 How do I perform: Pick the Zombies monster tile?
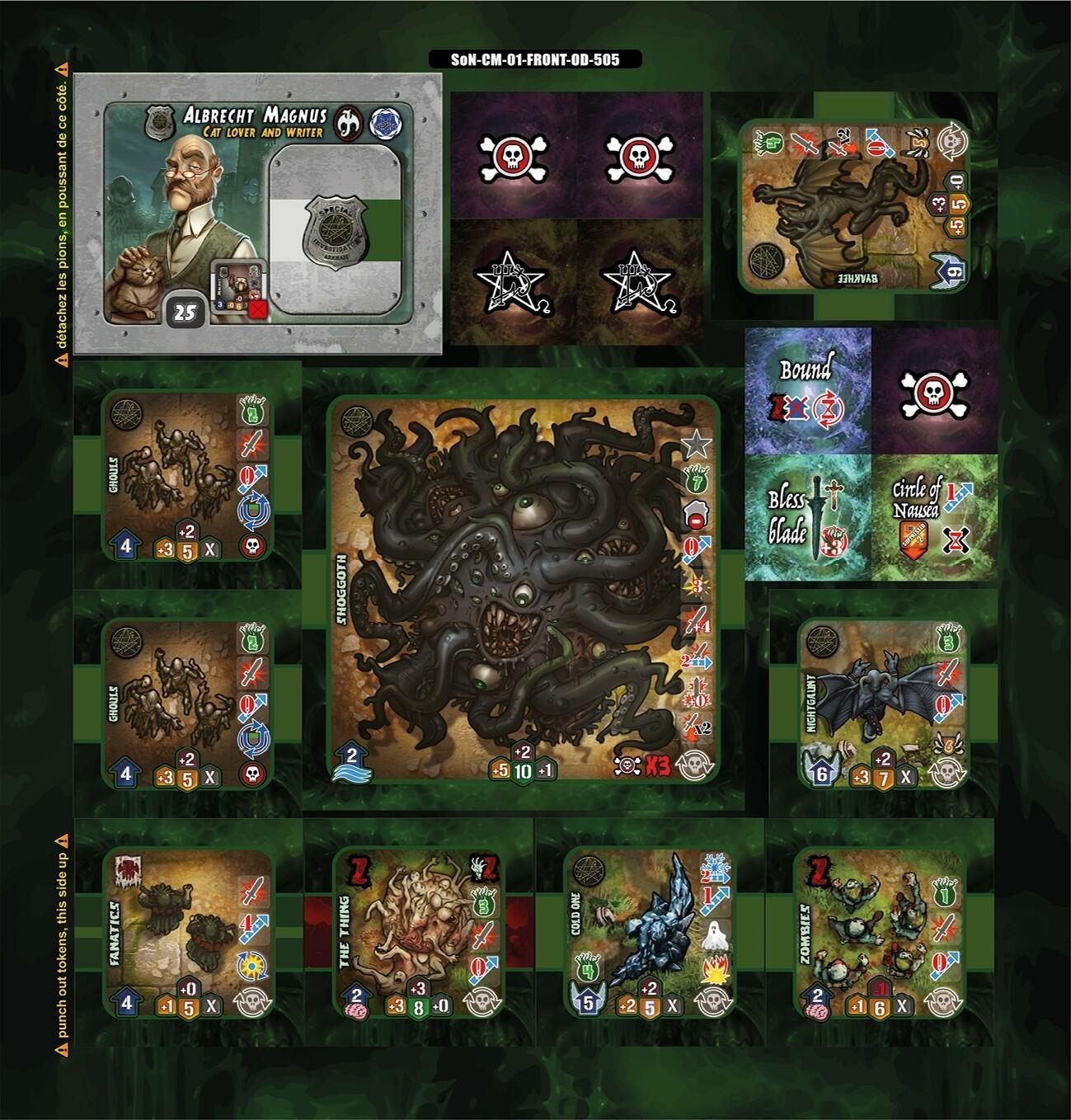pos(881,934)
